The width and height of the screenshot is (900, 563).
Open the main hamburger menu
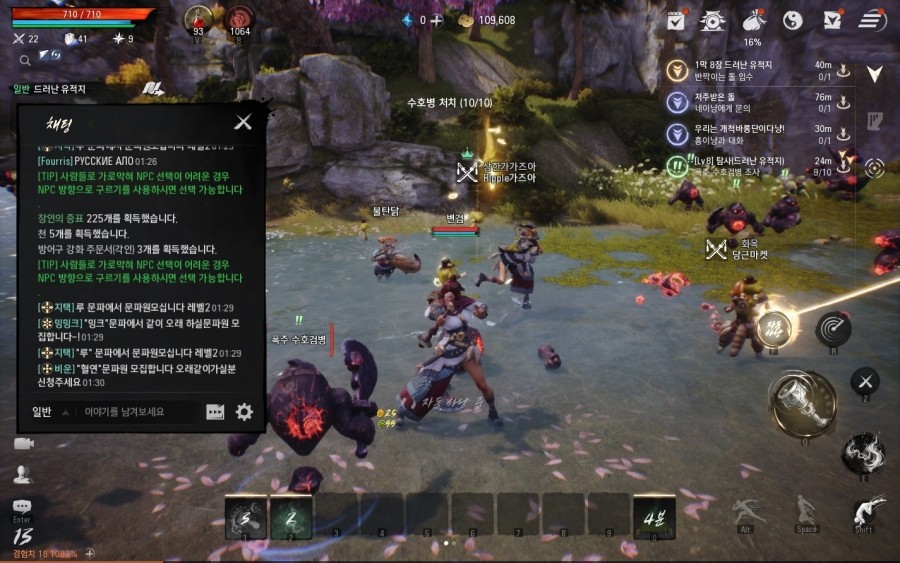click(x=872, y=20)
